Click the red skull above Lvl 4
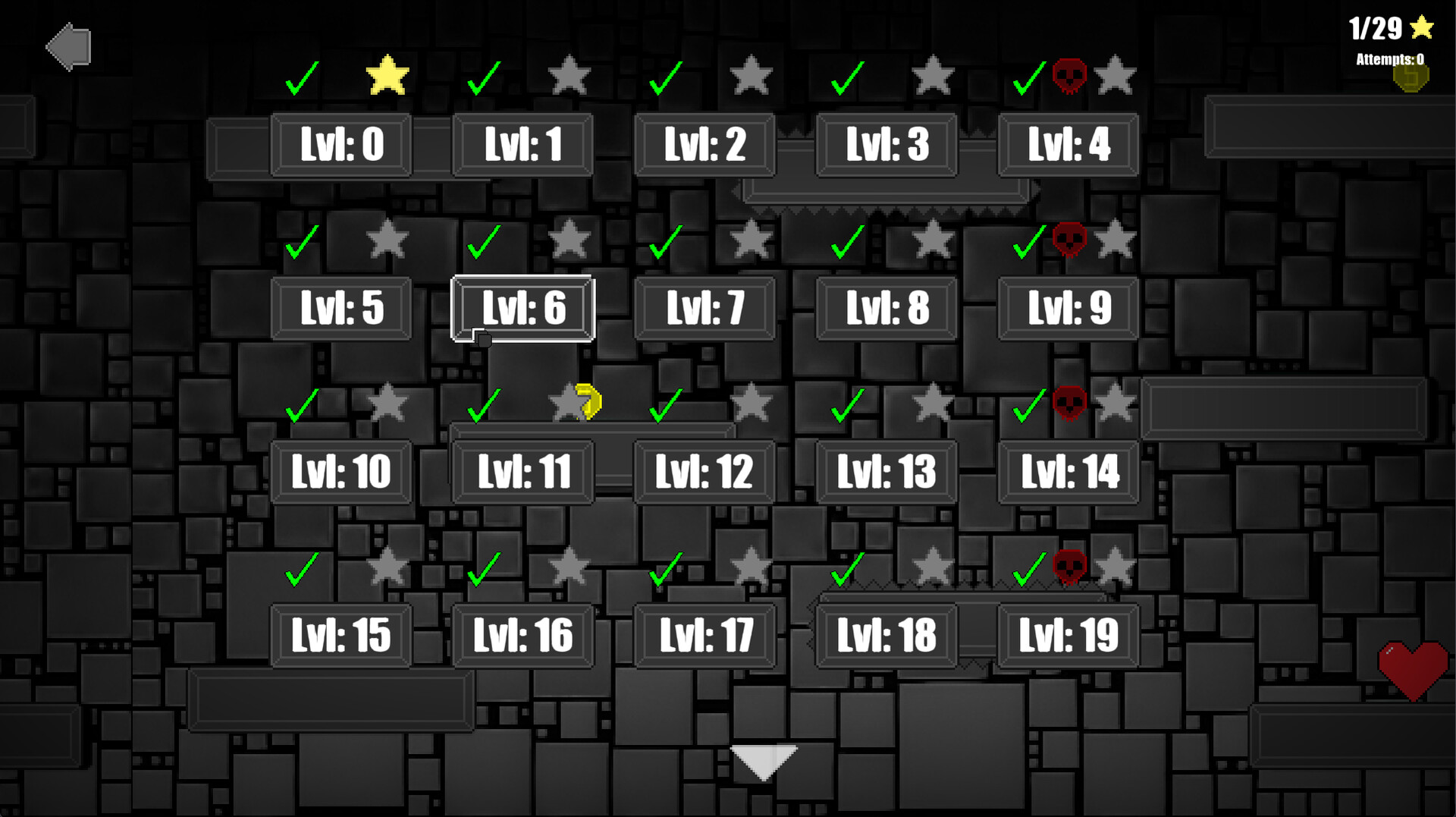 (1069, 76)
